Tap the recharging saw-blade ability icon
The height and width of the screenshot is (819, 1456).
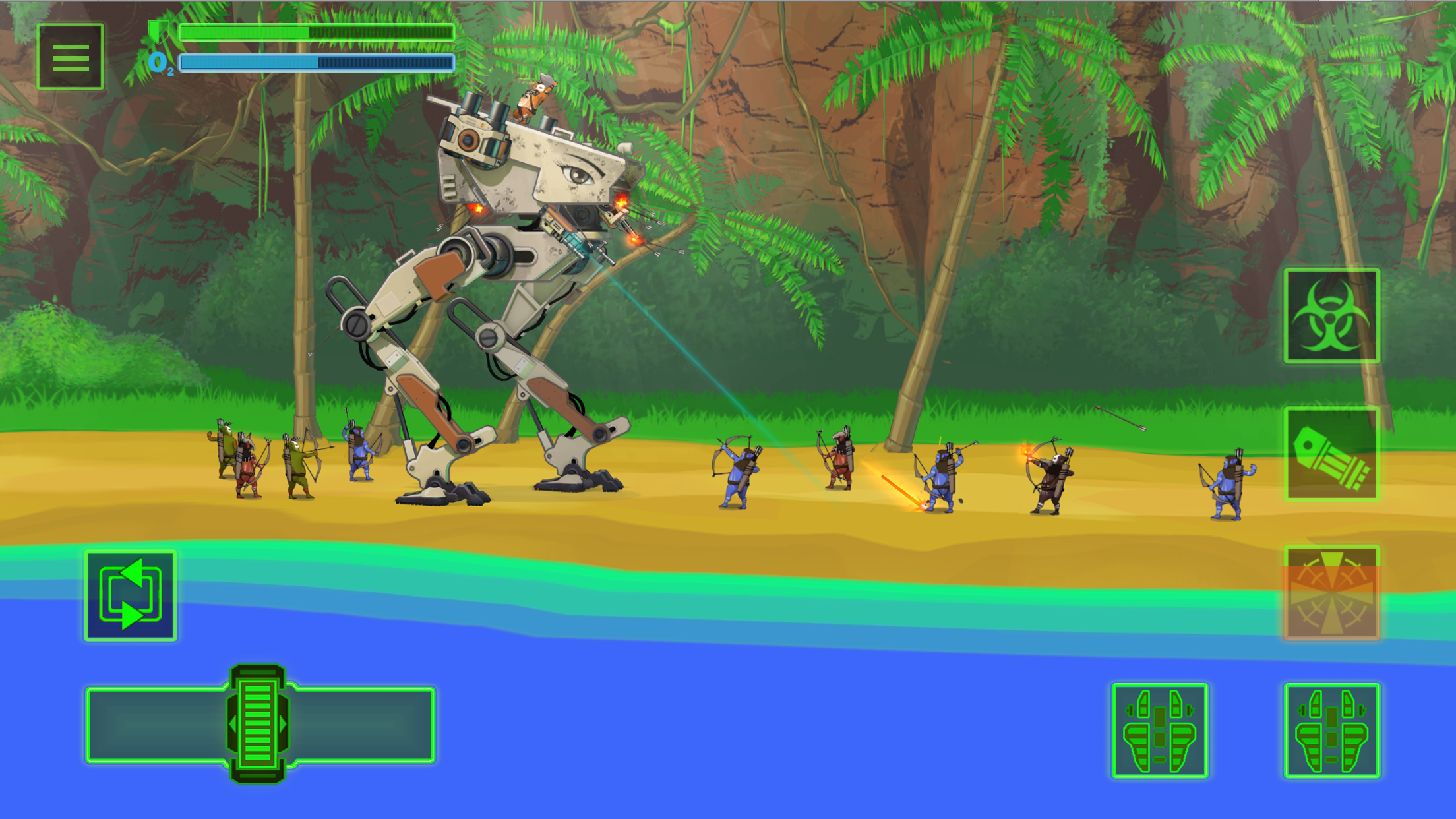point(1332,593)
